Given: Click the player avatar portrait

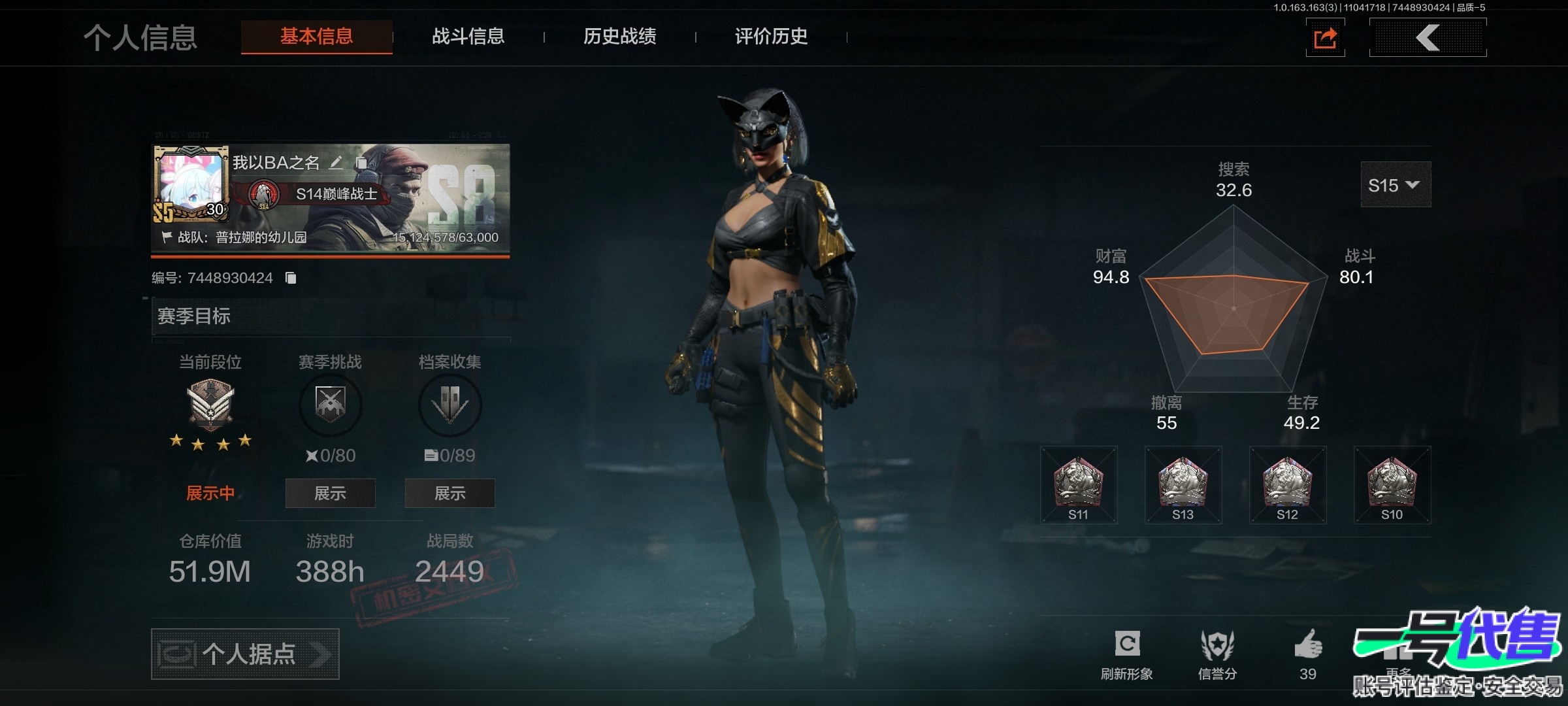Looking at the screenshot, I should [x=191, y=183].
